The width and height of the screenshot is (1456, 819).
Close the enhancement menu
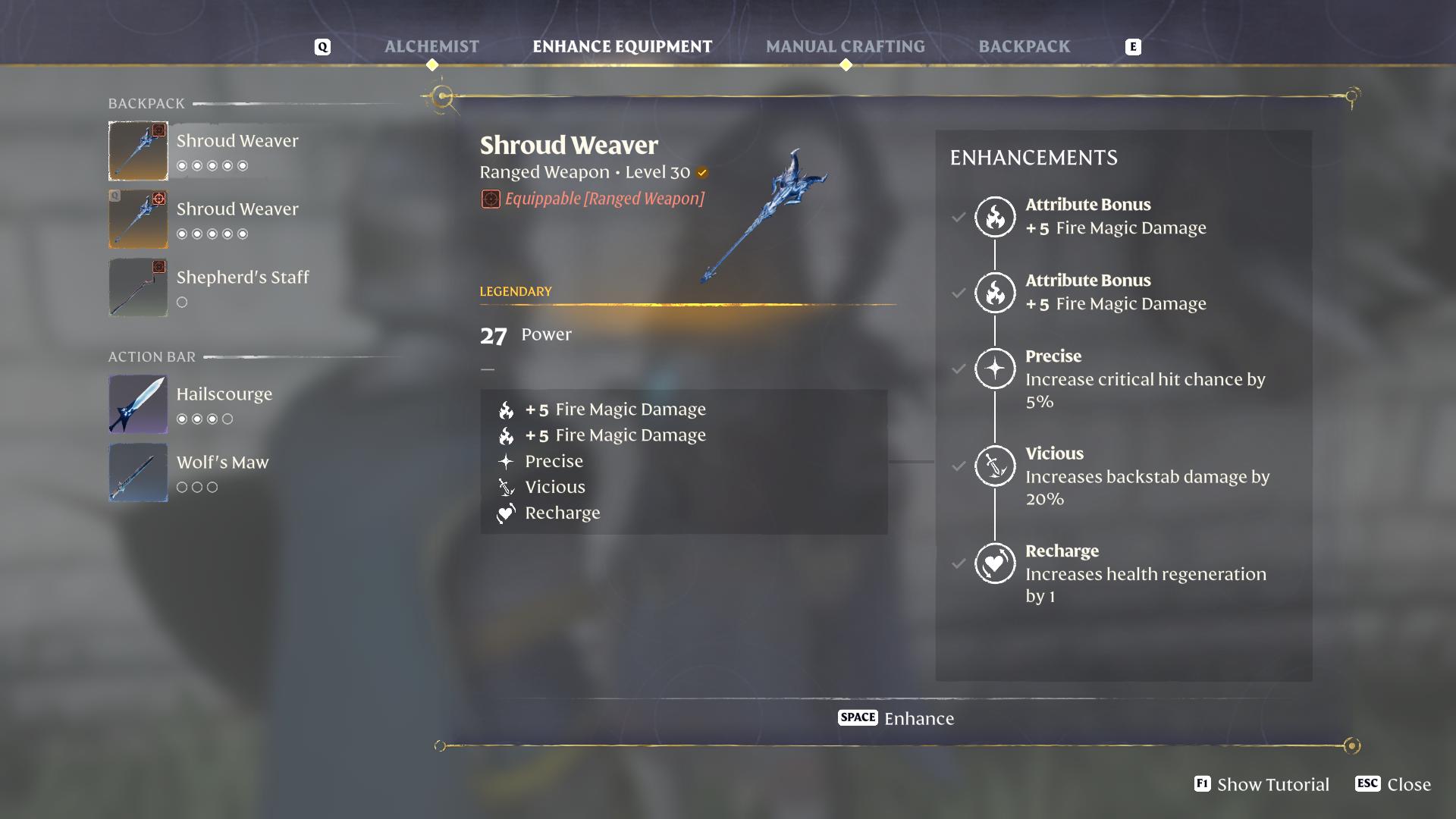[1394, 784]
